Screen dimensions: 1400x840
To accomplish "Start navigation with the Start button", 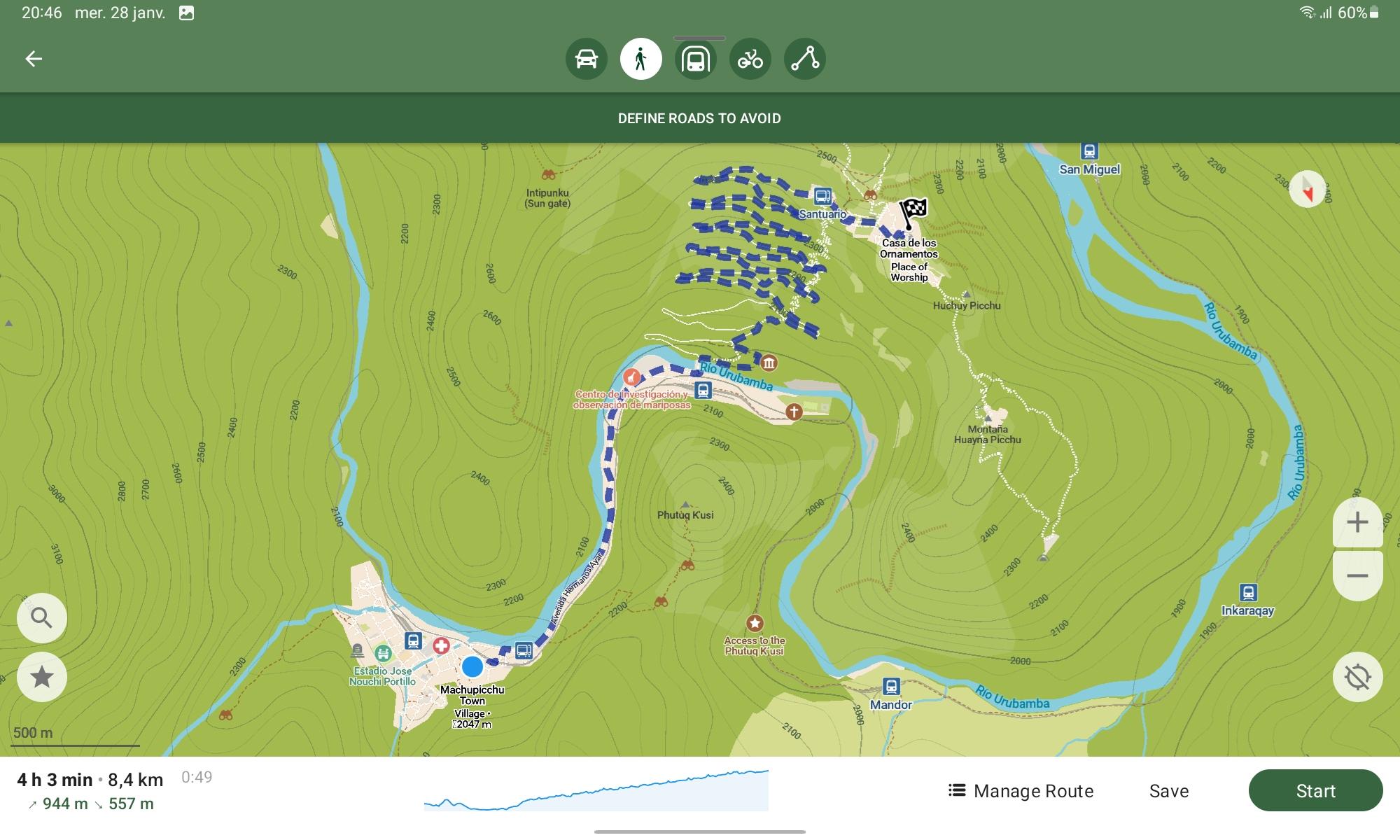I will [1315, 791].
